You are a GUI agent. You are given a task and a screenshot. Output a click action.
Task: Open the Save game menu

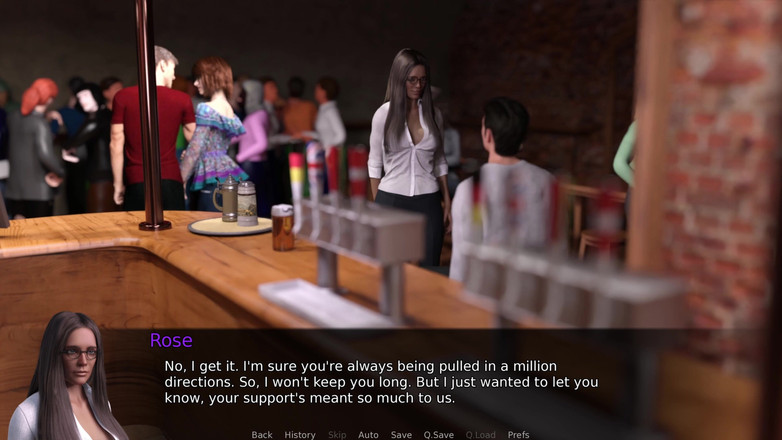point(401,435)
